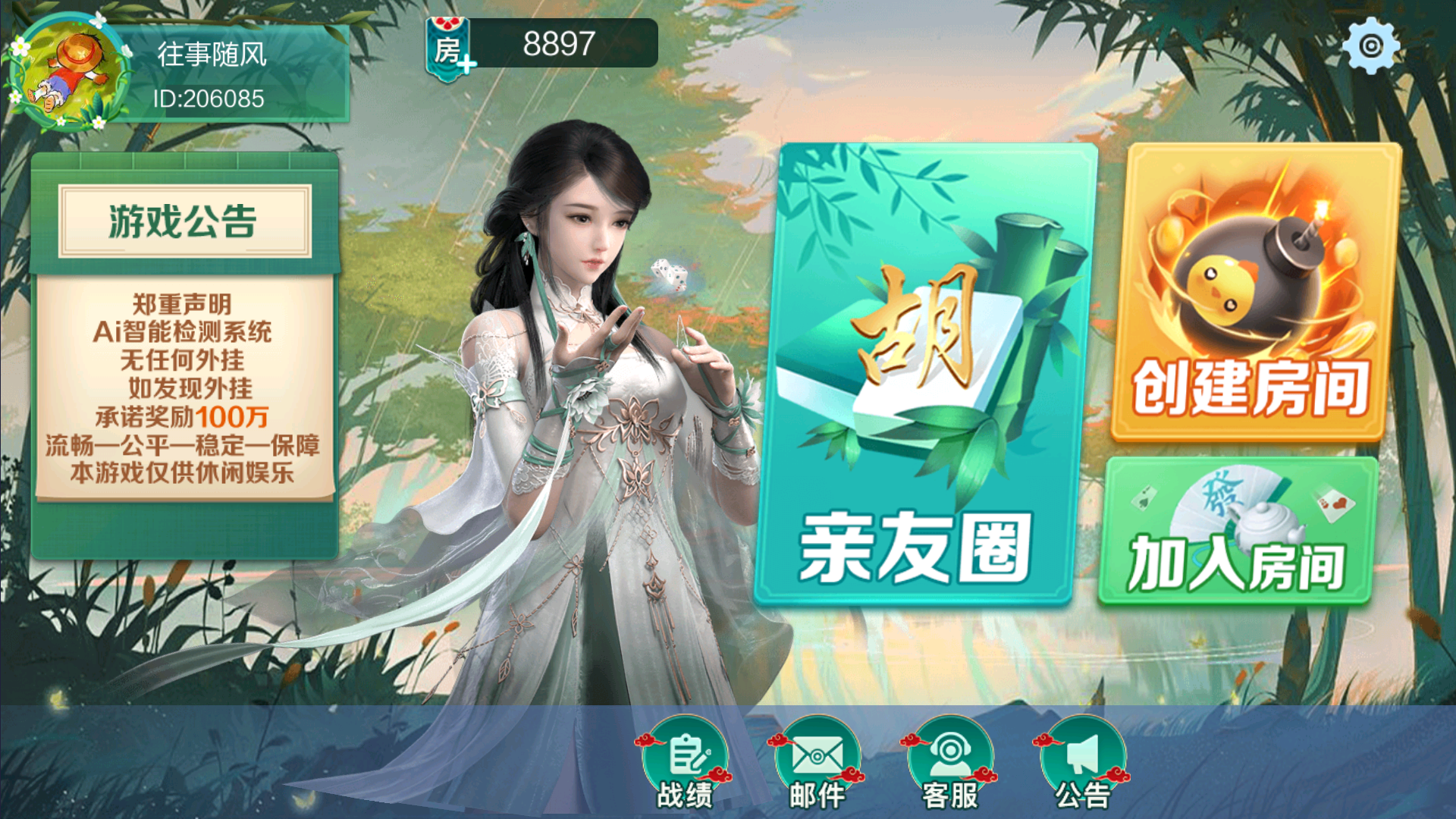Create a room via 创建房间
Image resolution: width=1456 pixels, height=819 pixels.
click(1251, 387)
